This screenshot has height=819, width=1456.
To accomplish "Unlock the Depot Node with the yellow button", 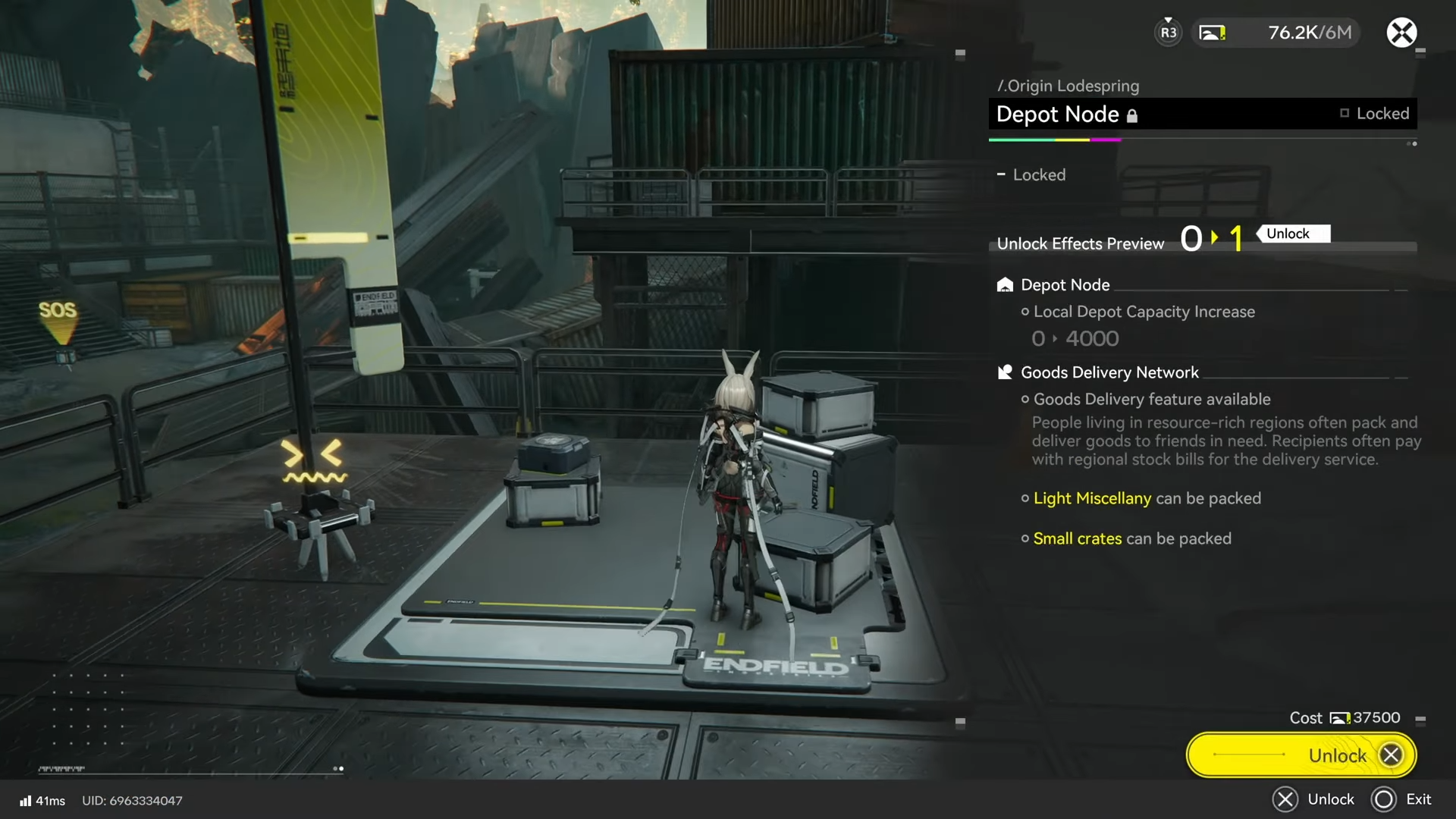I will 1301,755.
